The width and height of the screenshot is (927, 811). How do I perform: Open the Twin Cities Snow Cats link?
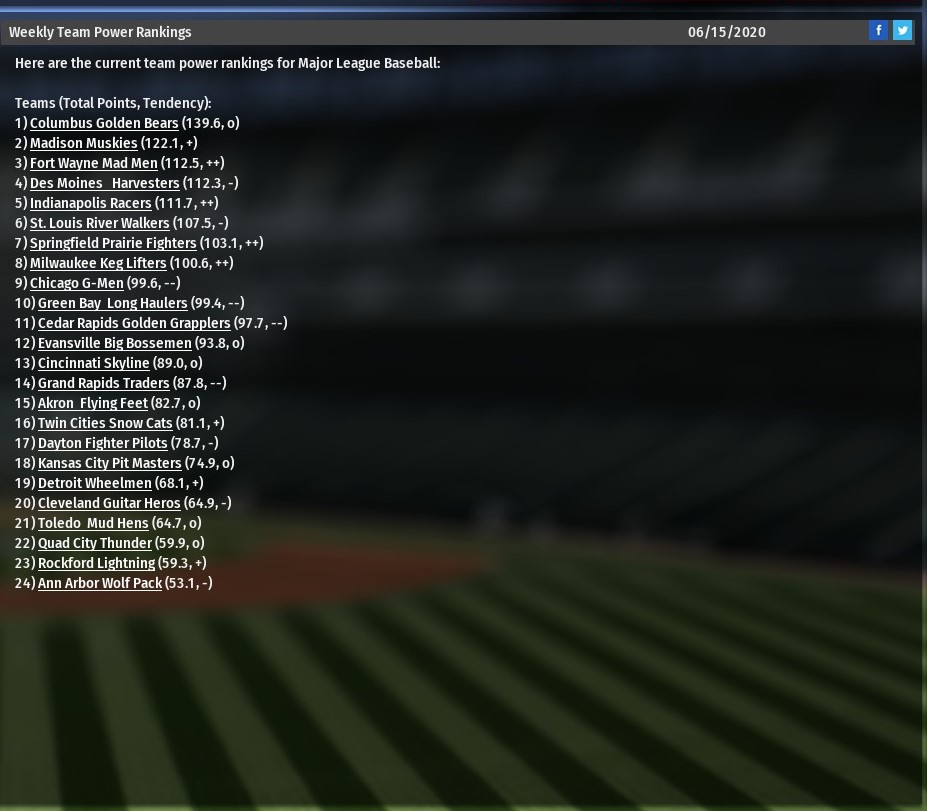105,423
